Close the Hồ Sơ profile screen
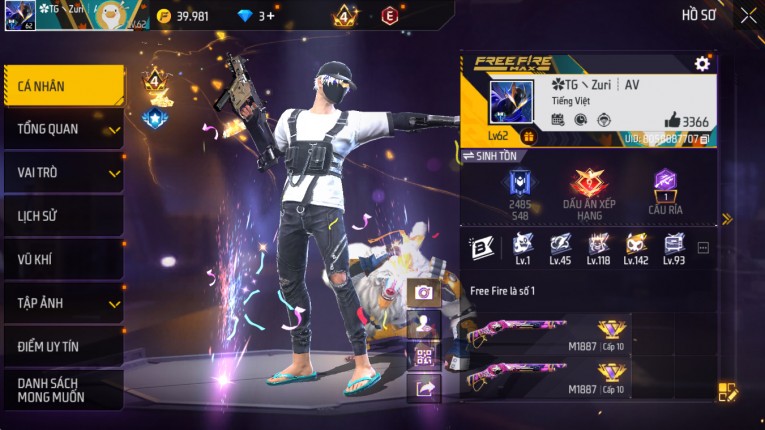This screenshot has width=765, height=430. (748, 15)
